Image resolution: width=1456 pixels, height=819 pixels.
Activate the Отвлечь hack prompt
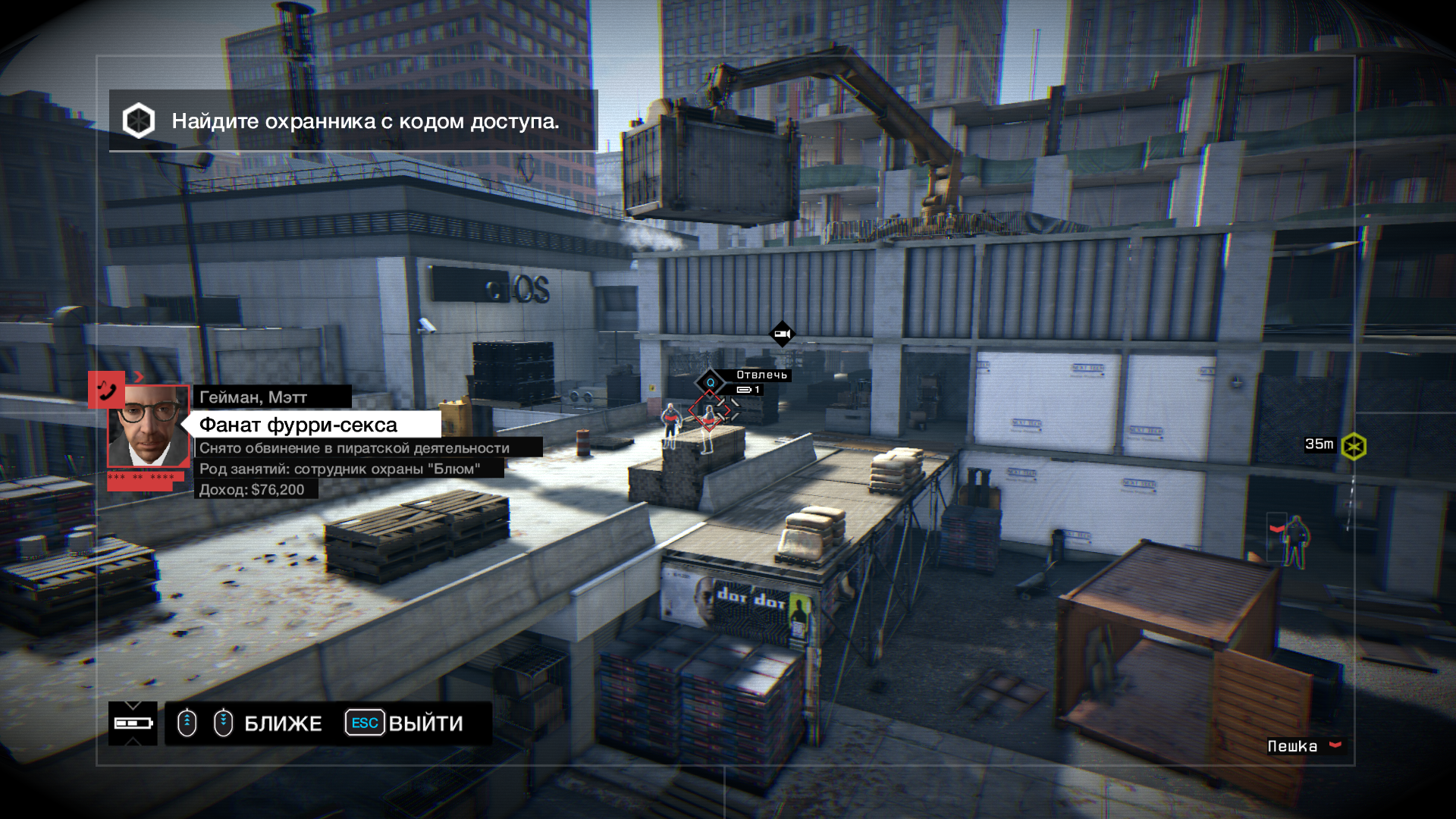761,375
